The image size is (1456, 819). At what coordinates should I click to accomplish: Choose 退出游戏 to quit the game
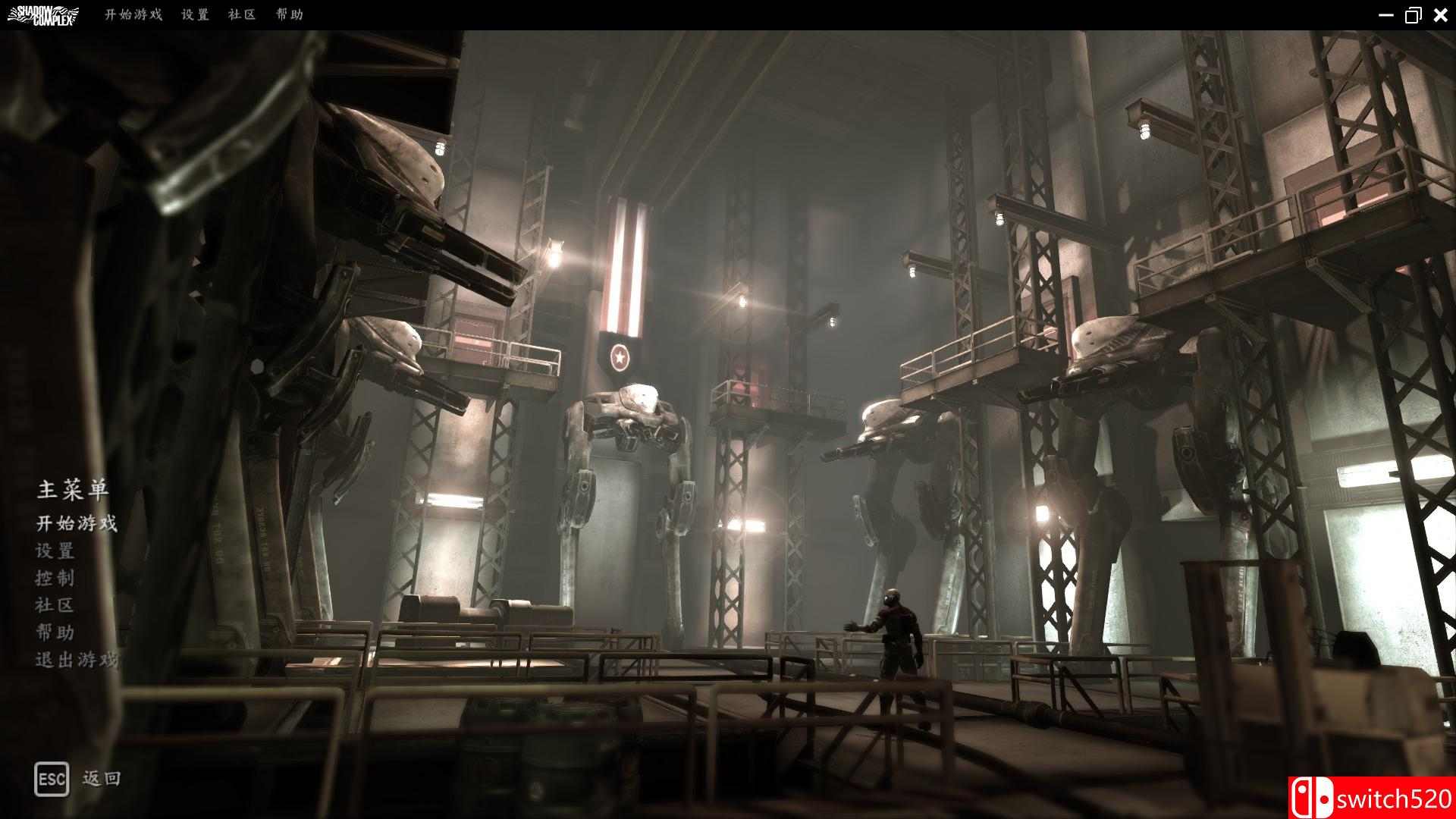77,660
